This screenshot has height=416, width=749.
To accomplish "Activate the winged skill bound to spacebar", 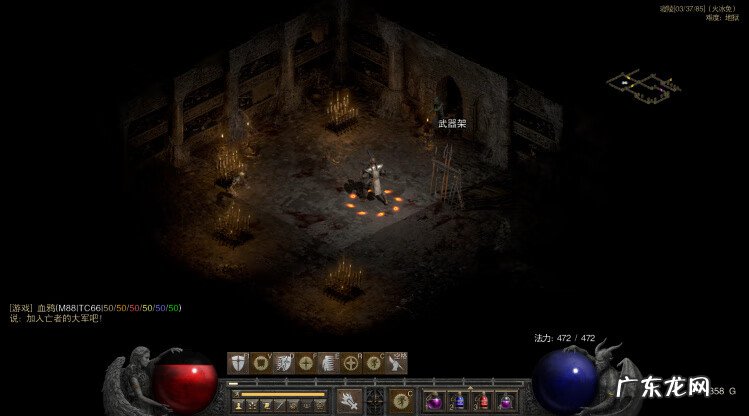I will [x=396, y=362].
